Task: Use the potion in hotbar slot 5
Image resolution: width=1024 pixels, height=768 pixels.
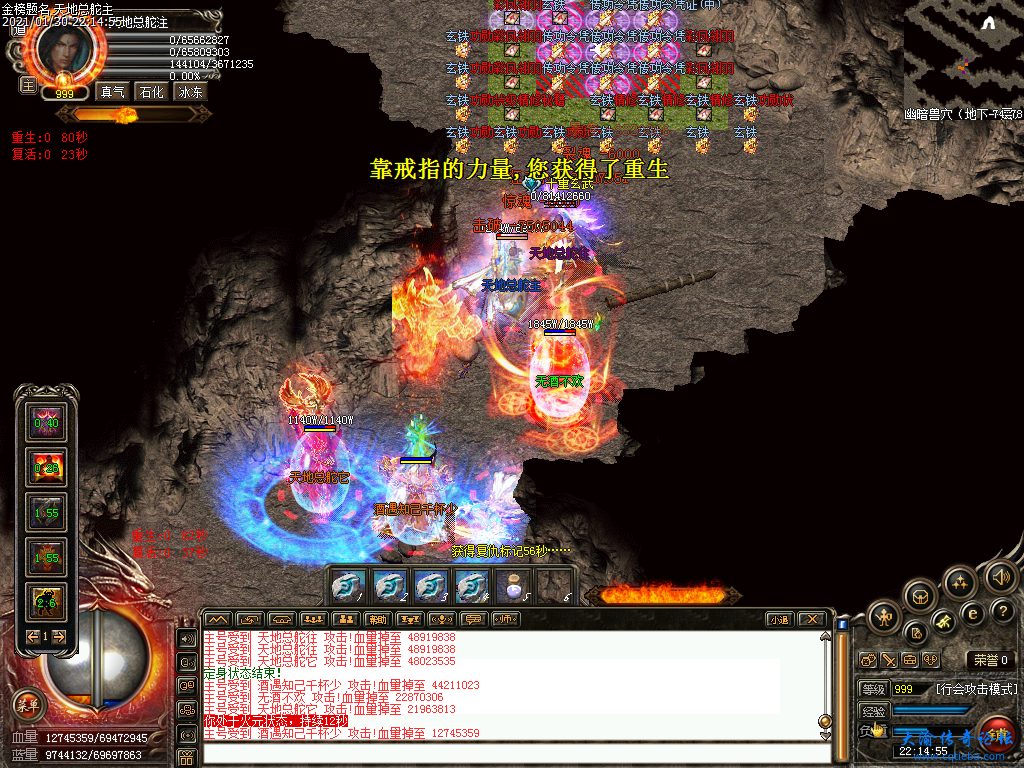Action: click(513, 585)
